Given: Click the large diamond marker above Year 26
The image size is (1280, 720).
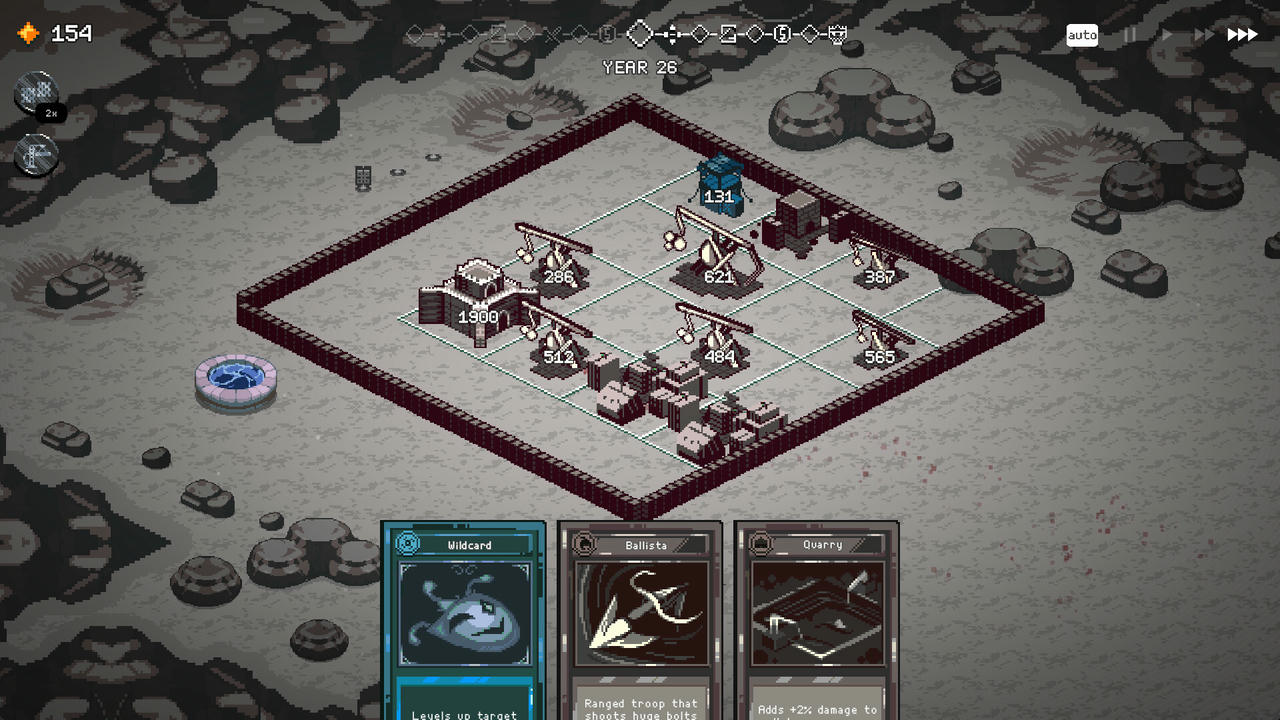Looking at the screenshot, I should 639,33.
